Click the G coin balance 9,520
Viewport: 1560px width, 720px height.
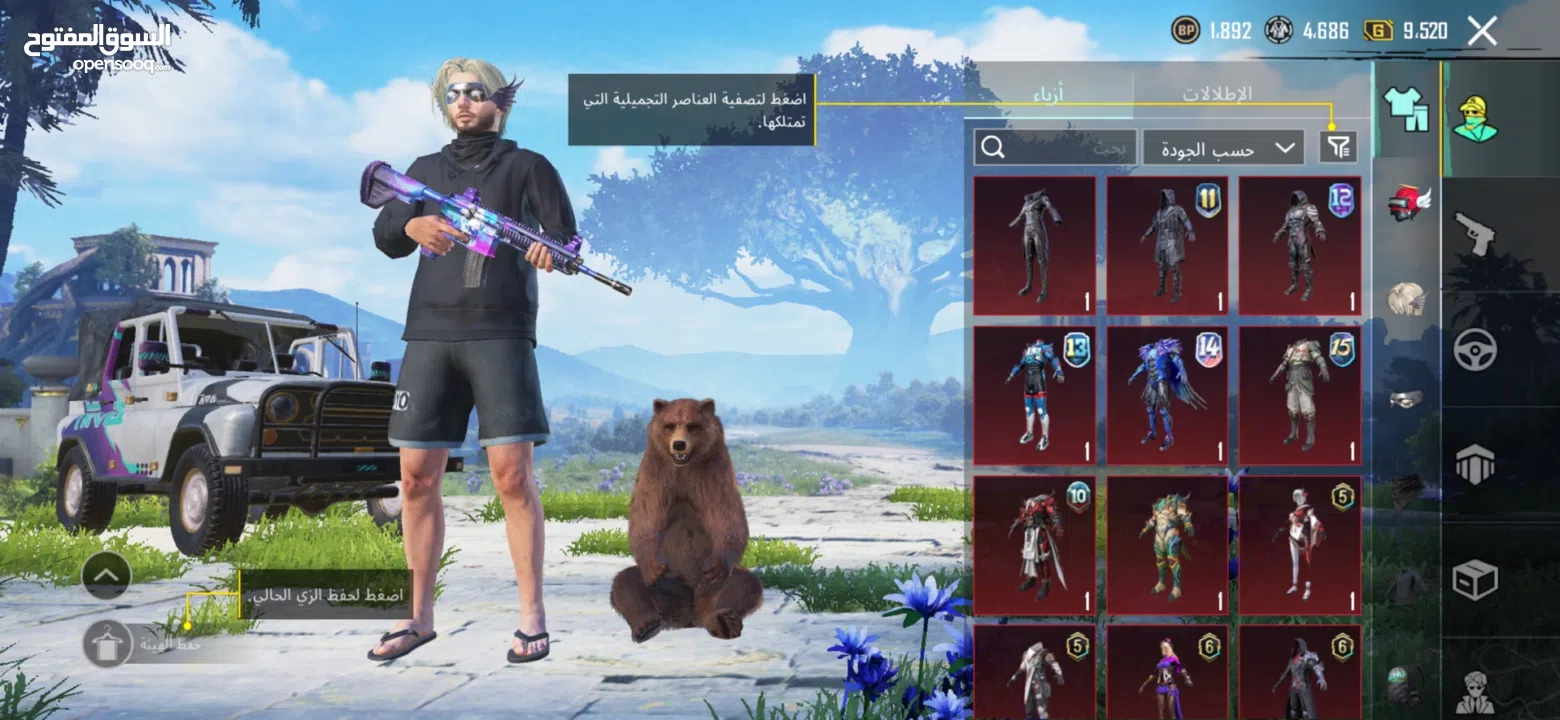coord(1404,30)
